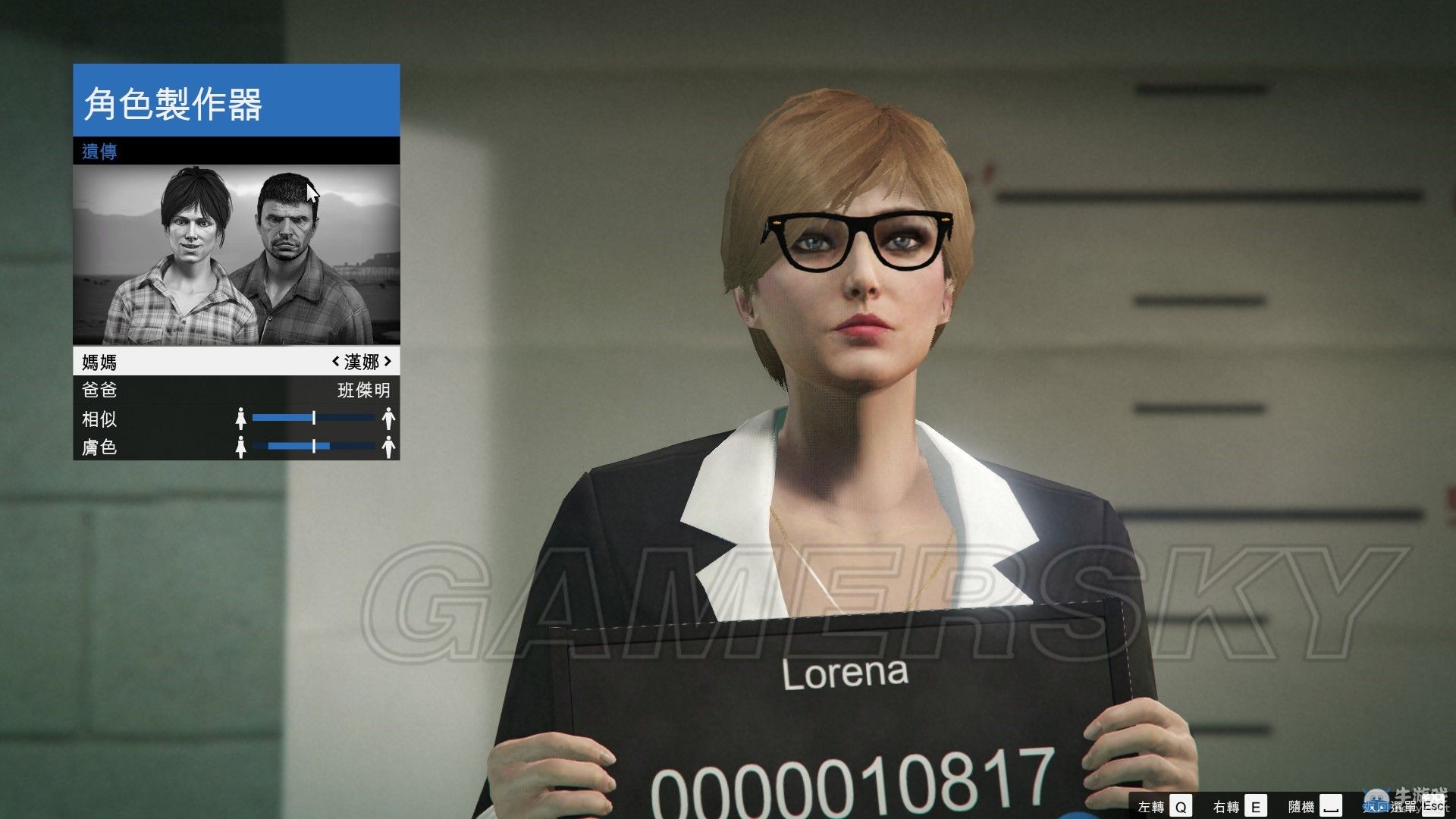Click the Q key icon for 左轉 rotate left
Viewport: 1456px width, 819px height.
pyautogui.click(x=1181, y=805)
